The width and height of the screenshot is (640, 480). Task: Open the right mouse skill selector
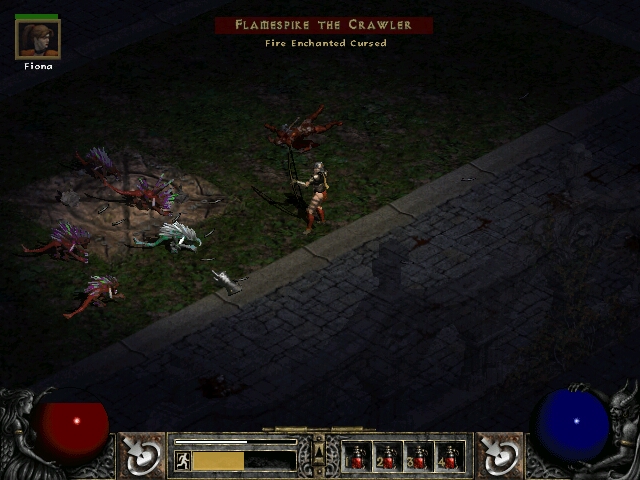pyautogui.click(x=499, y=456)
